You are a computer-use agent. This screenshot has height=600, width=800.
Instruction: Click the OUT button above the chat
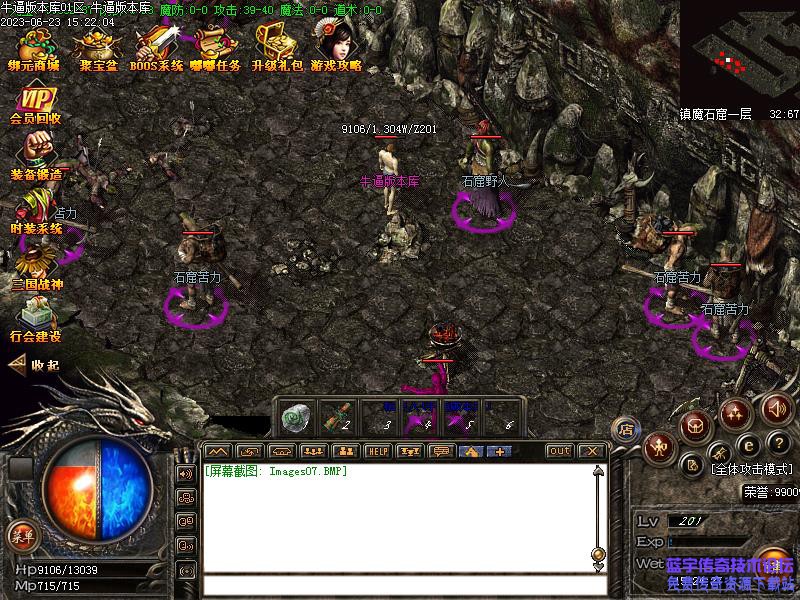(x=560, y=451)
